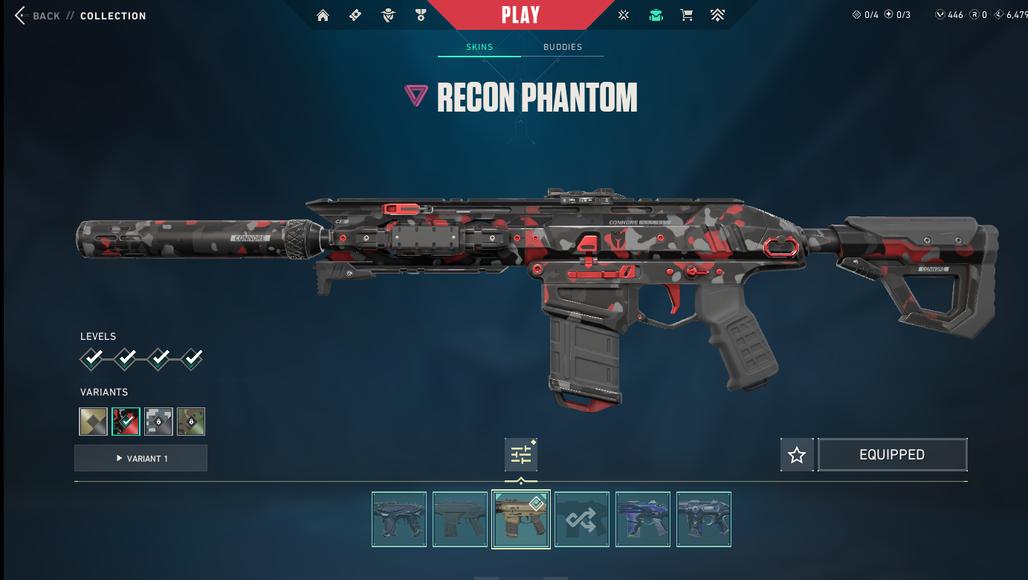
Task: Open the highlighted backpack collection icon
Action: (x=655, y=15)
